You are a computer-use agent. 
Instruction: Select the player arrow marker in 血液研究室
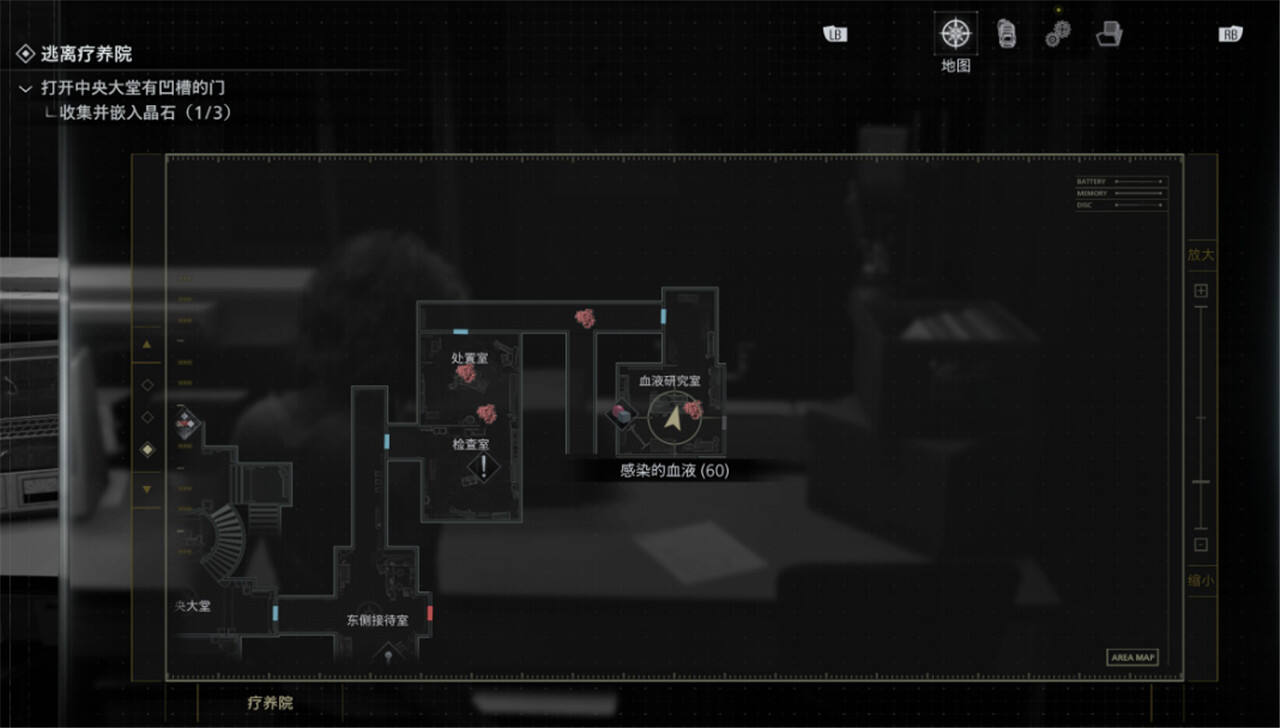[x=672, y=421]
